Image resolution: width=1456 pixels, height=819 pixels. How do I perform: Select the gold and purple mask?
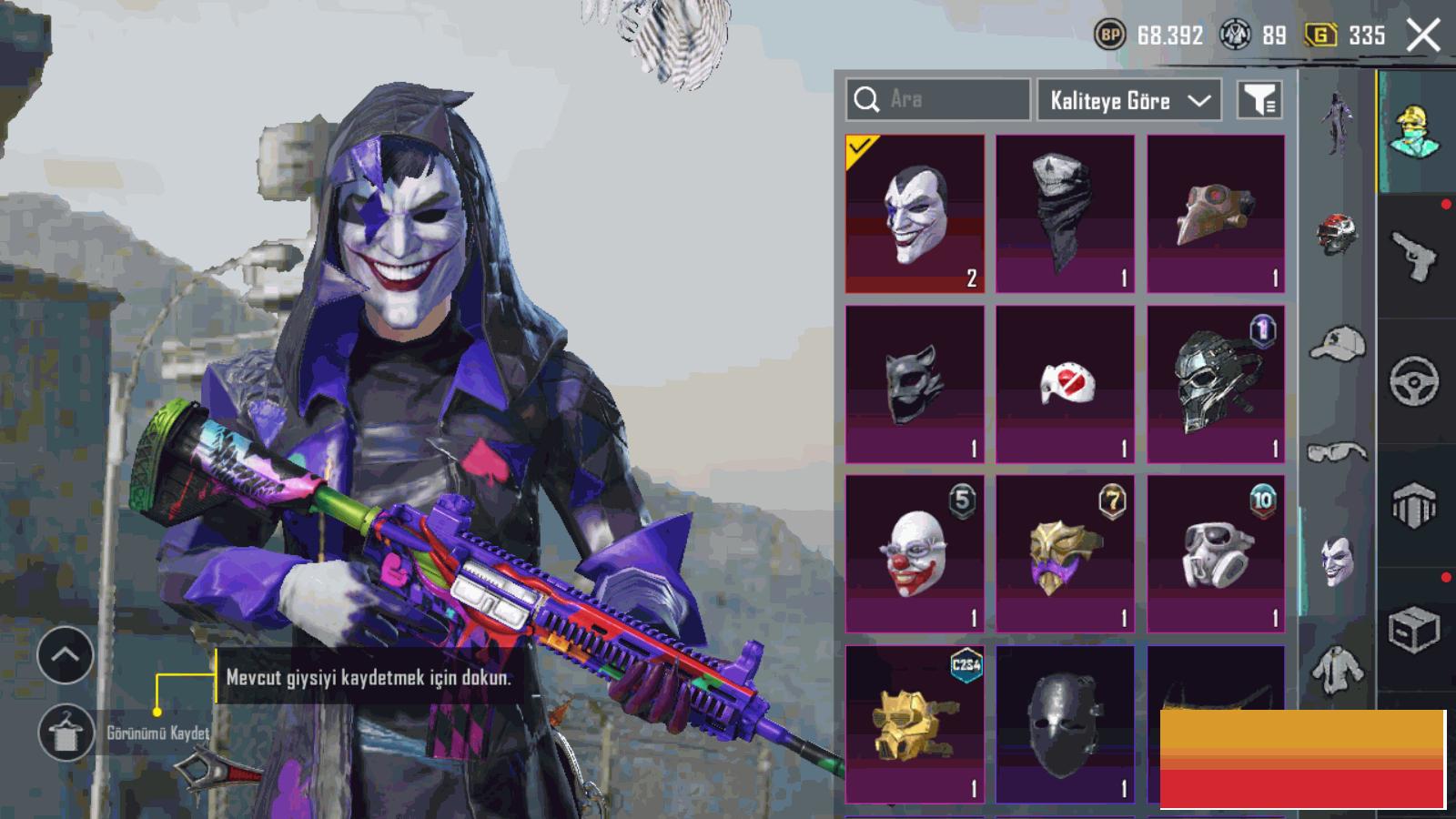[x=1065, y=553]
